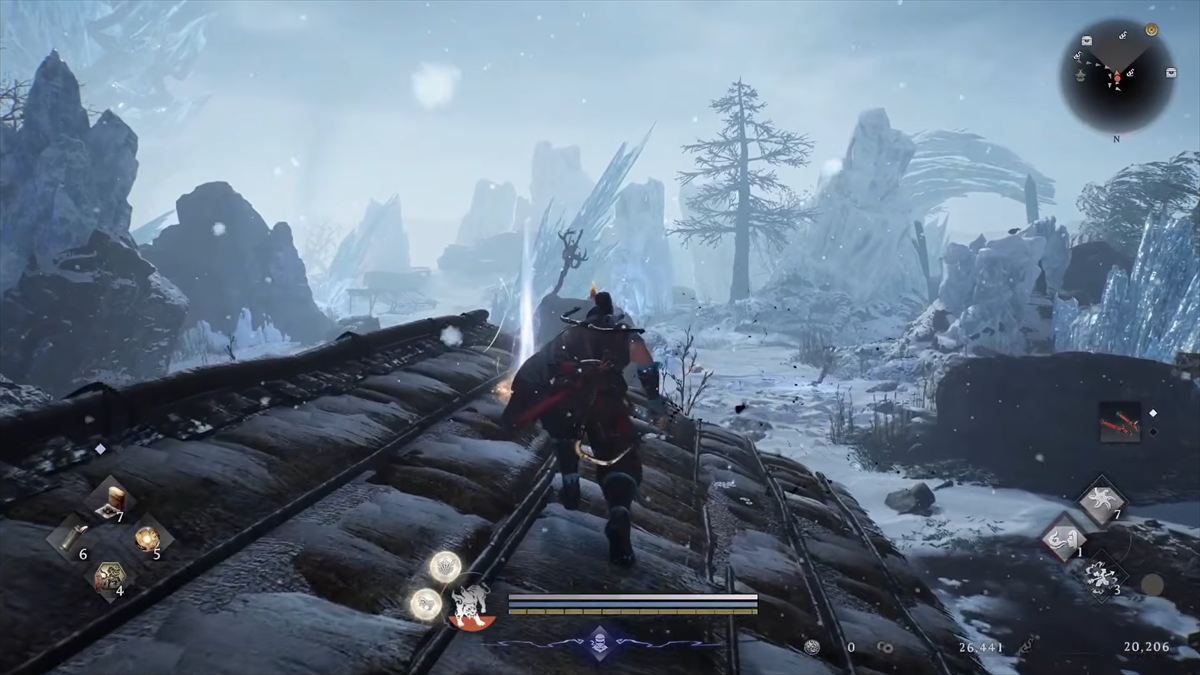Image resolution: width=1200 pixels, height=675 pixels.
Task: Select the gold objective marker on minimap
Action: (1151, 30)
